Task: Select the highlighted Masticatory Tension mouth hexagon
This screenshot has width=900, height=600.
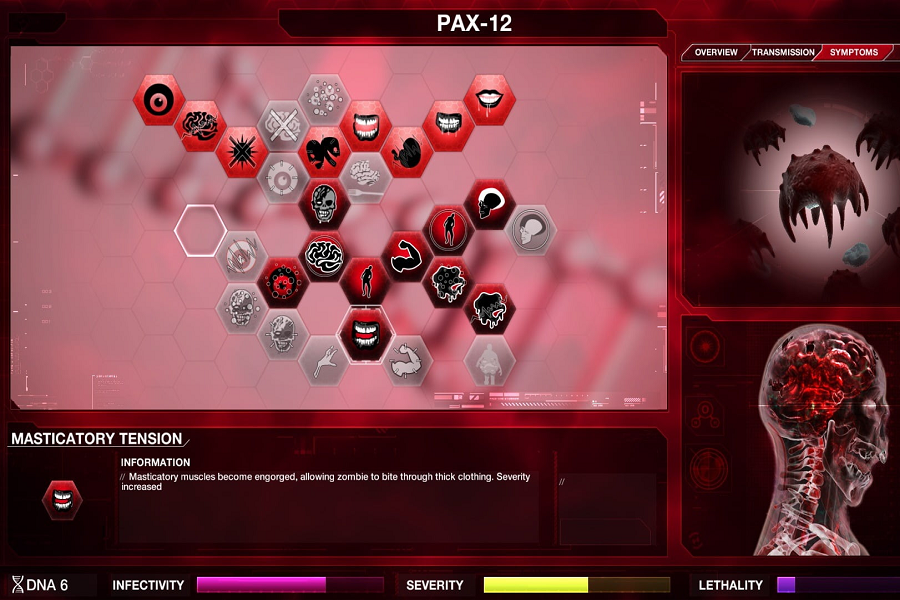Action: click(365, 334)
